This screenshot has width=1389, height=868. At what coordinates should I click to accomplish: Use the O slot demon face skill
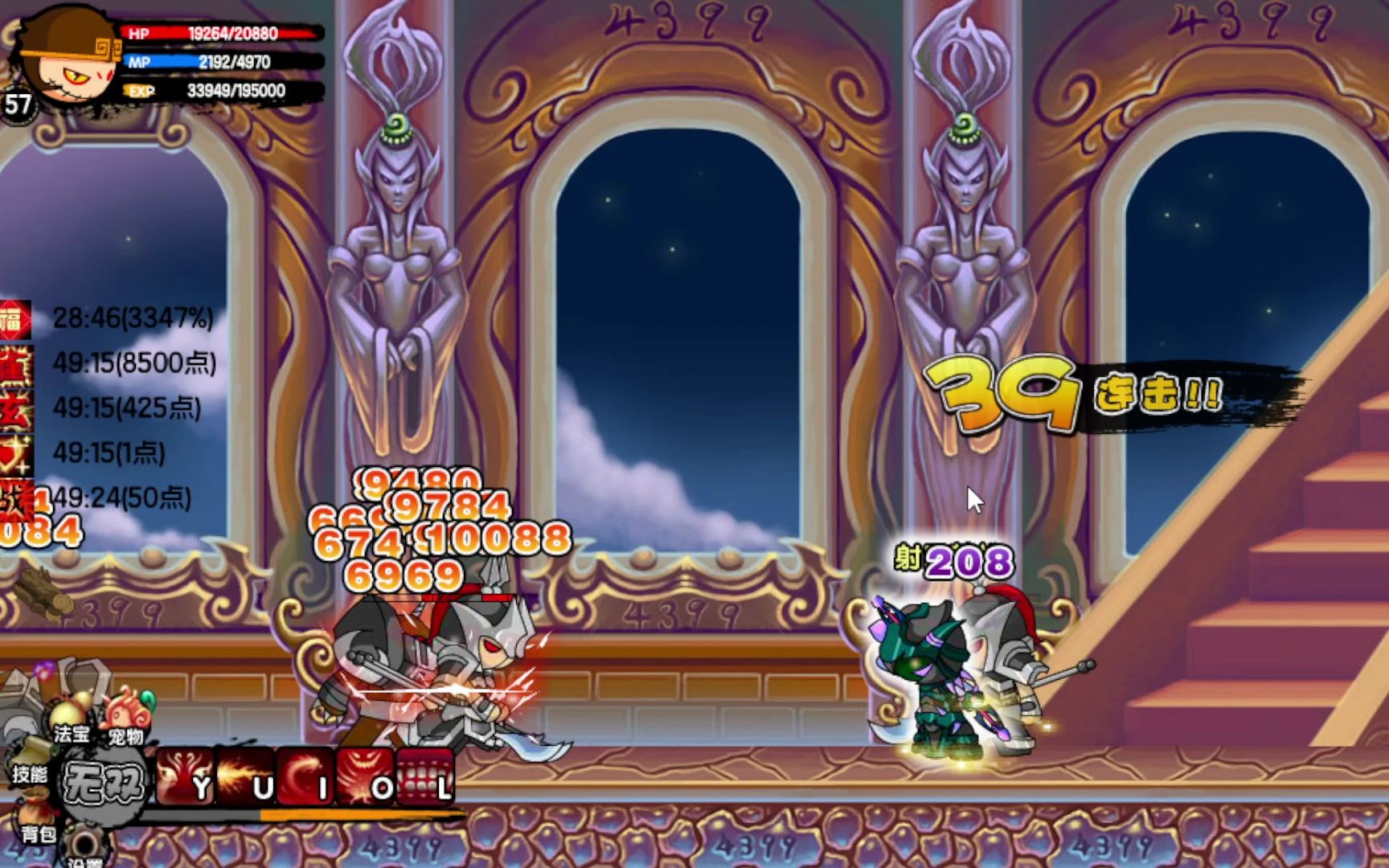(366, 776)
